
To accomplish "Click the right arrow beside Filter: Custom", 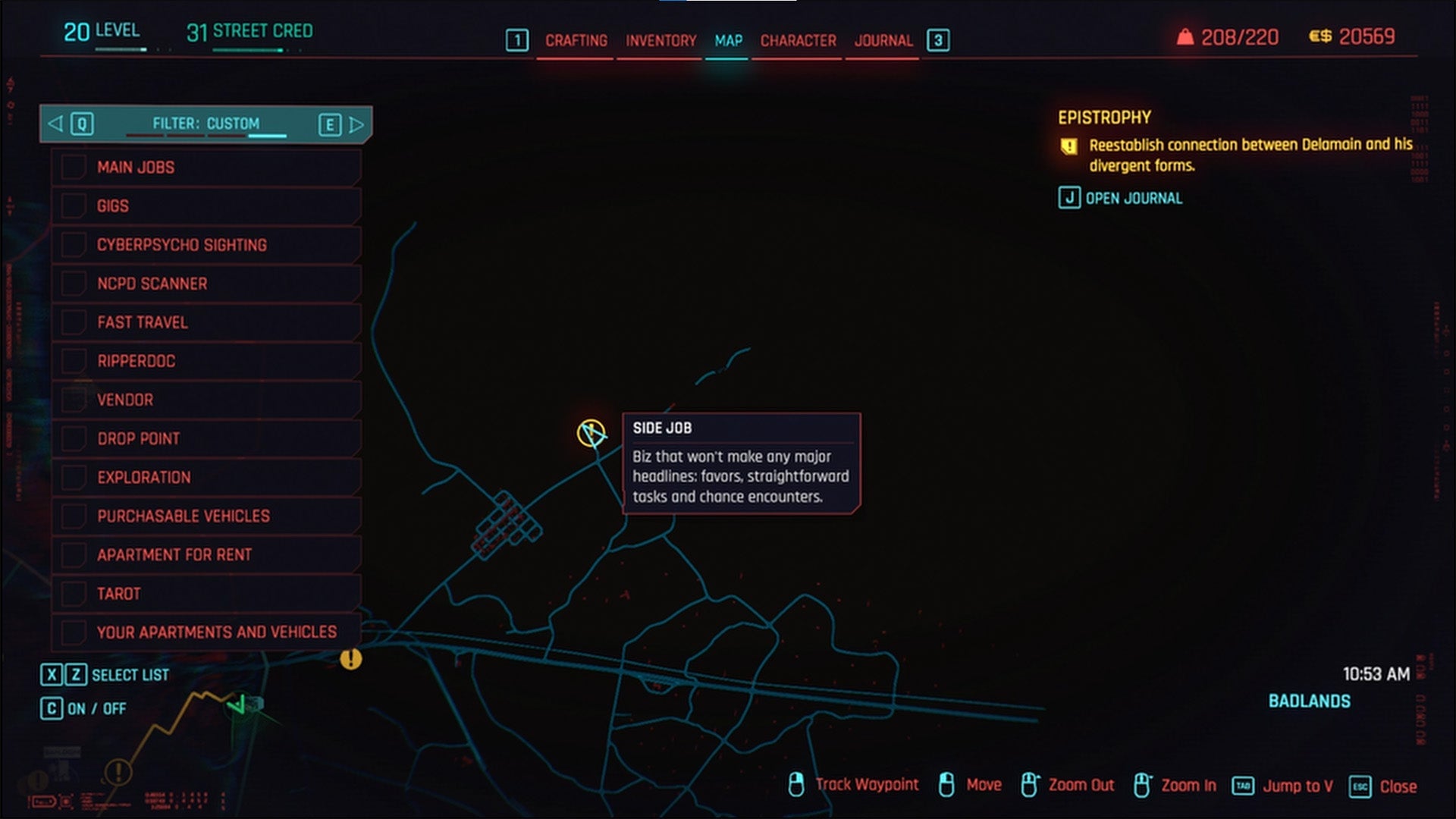I will [356, 122].
